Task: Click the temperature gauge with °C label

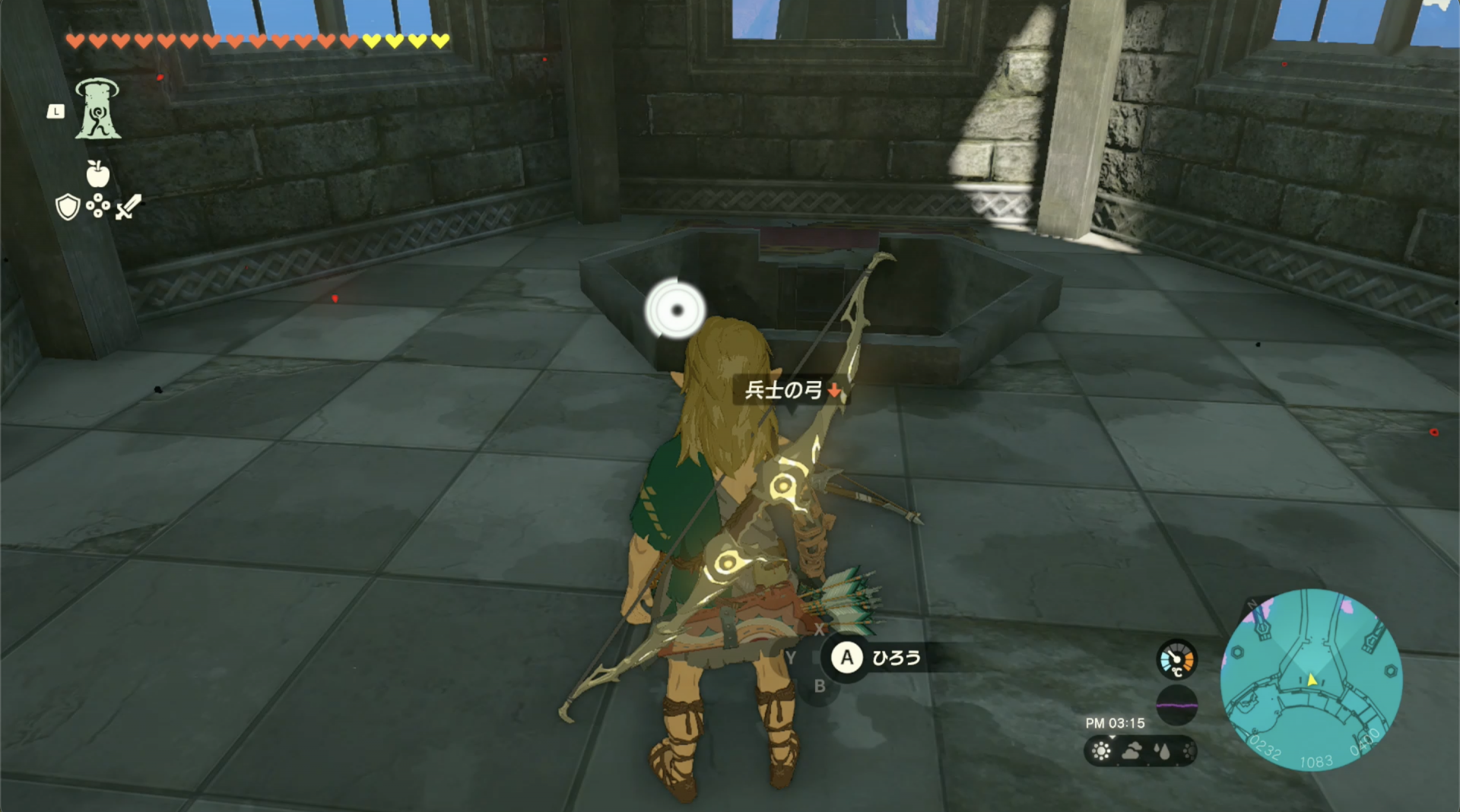Action: [1177, 659]
